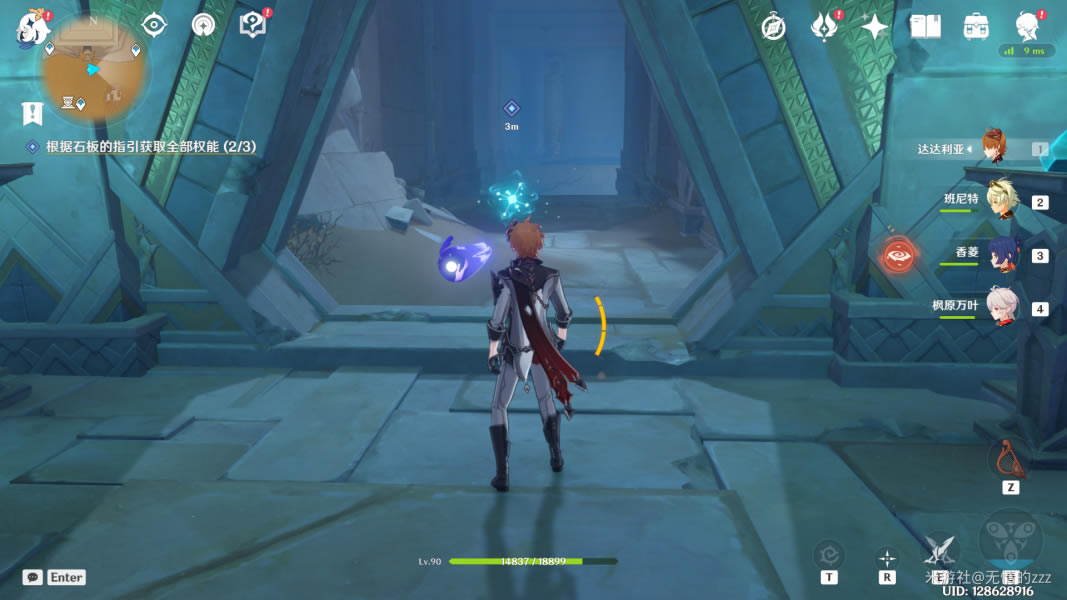Switch to party member 枫原万叶
The image size is (1067, 600).
pos(1001,306)
